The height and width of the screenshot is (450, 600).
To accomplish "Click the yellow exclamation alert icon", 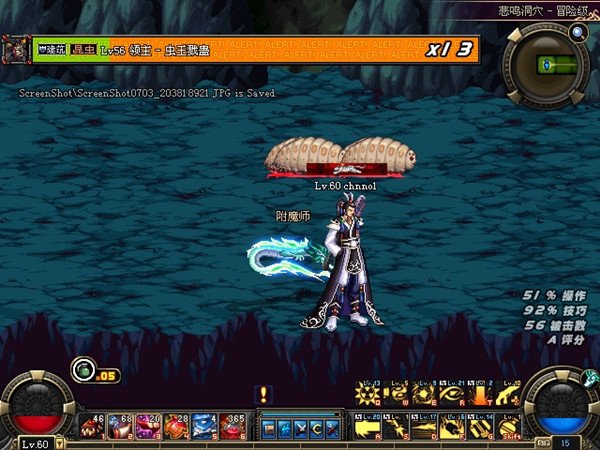I will click(x=264, y=394).
